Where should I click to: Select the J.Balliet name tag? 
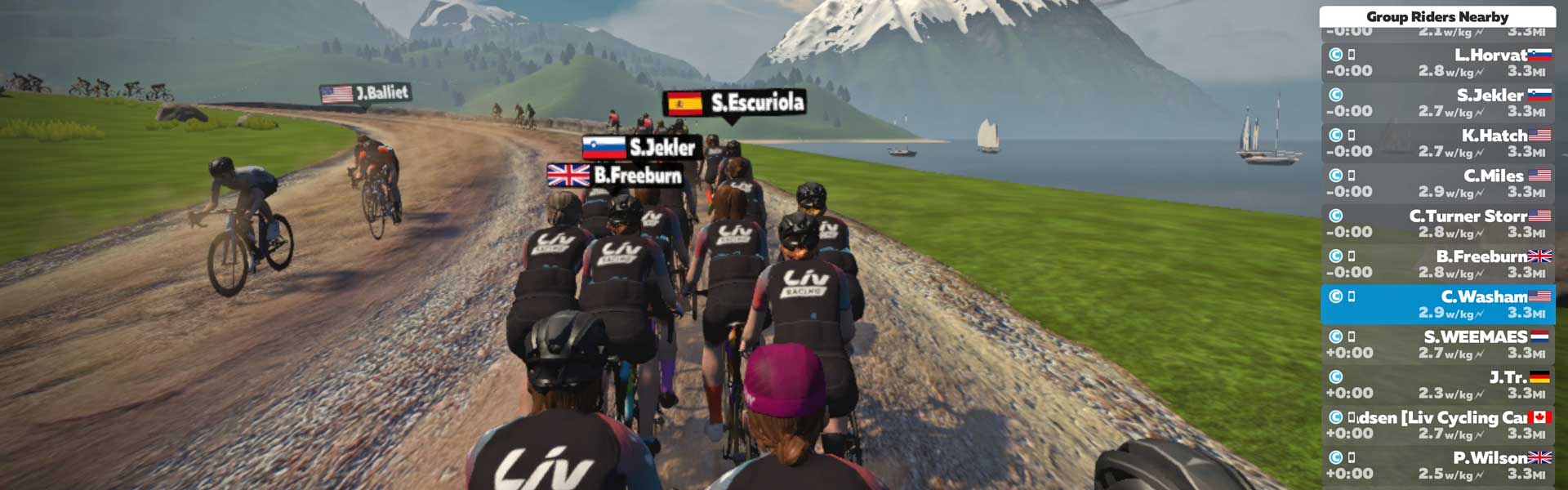(x=365, y=93)
